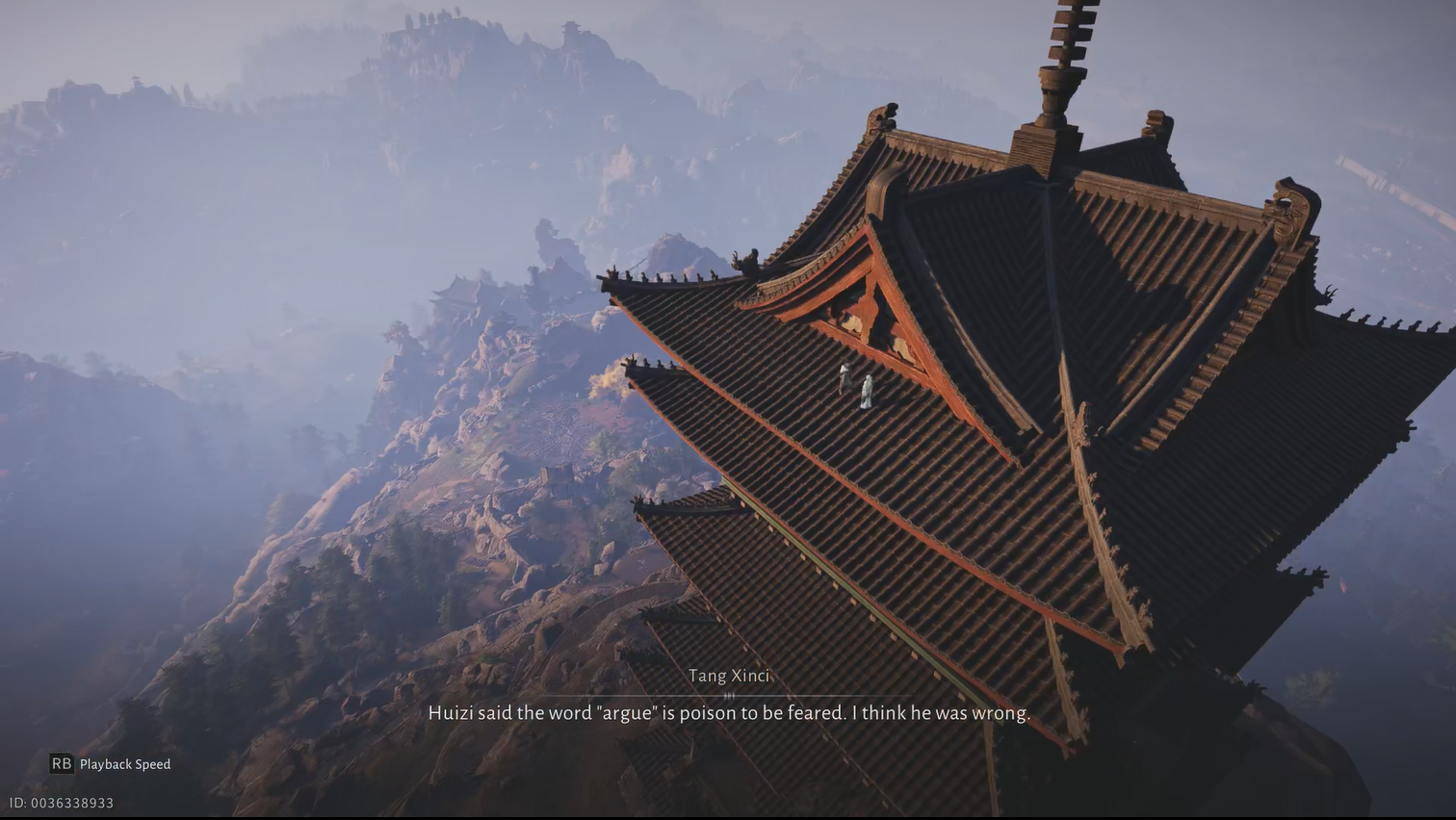Click the subtitle text about Huizi

(x=729, y=713)
